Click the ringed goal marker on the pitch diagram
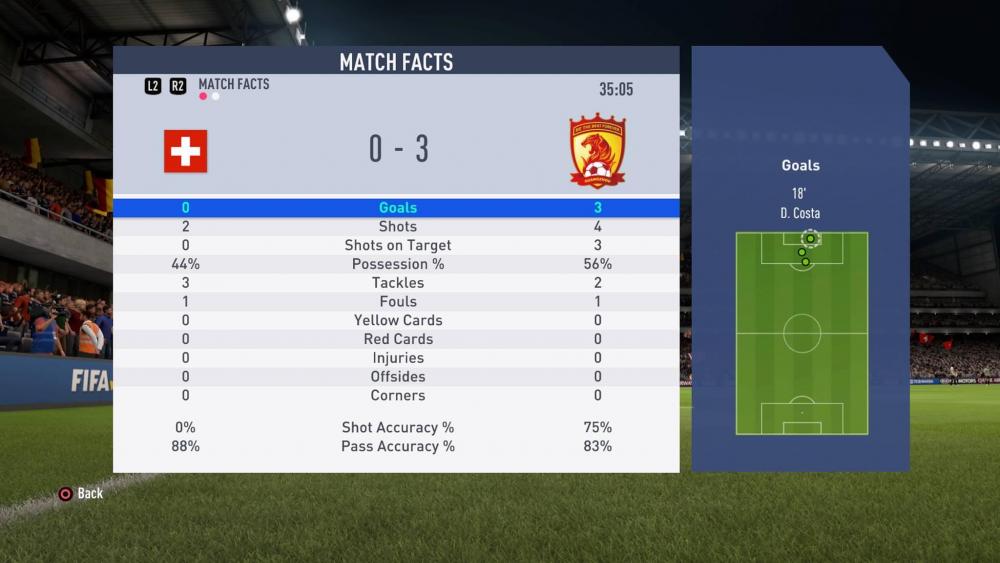The width and height of the screenshot is (1000, 563). pyautogui.click(x=810, y=239)
